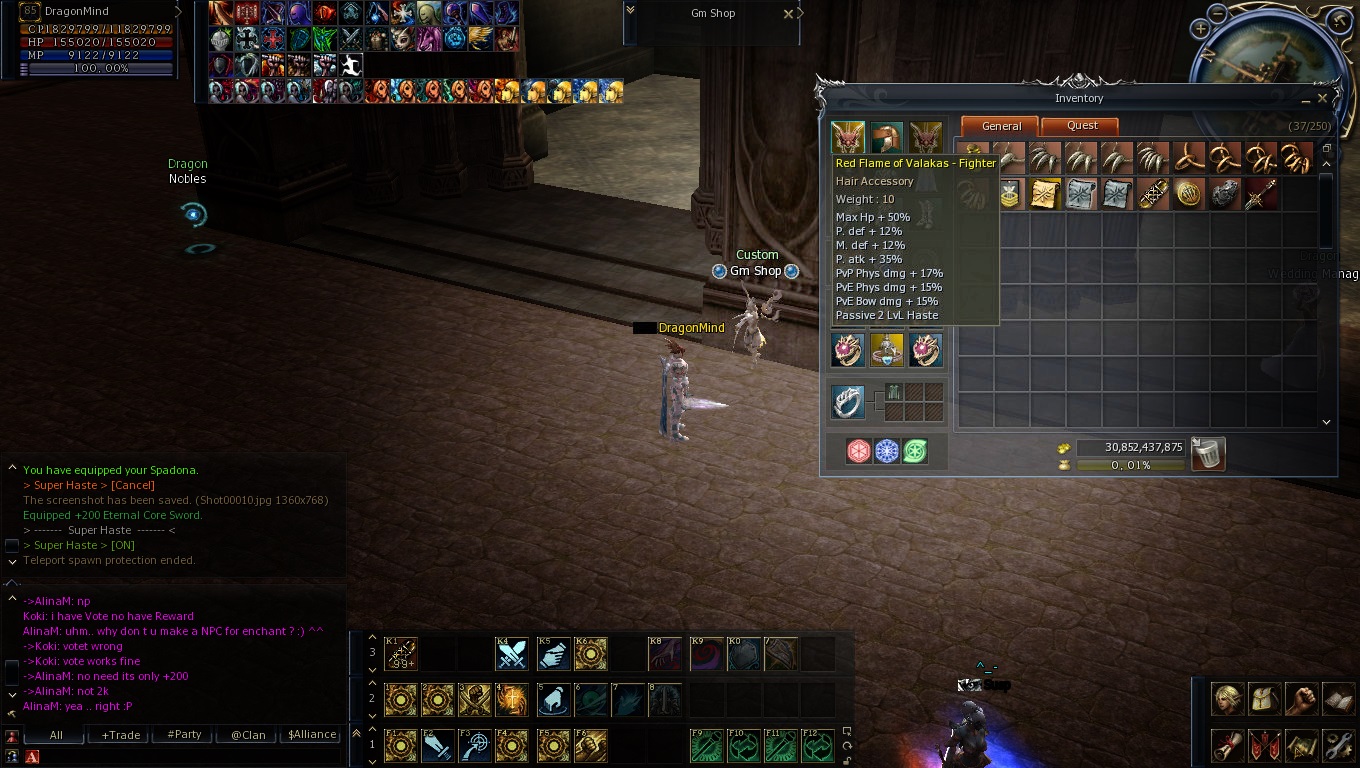Image resolution: width=1360 pixels, height=768 pixels.
Task: Open the clan banners menu icon
Action: coord(1264,745)
